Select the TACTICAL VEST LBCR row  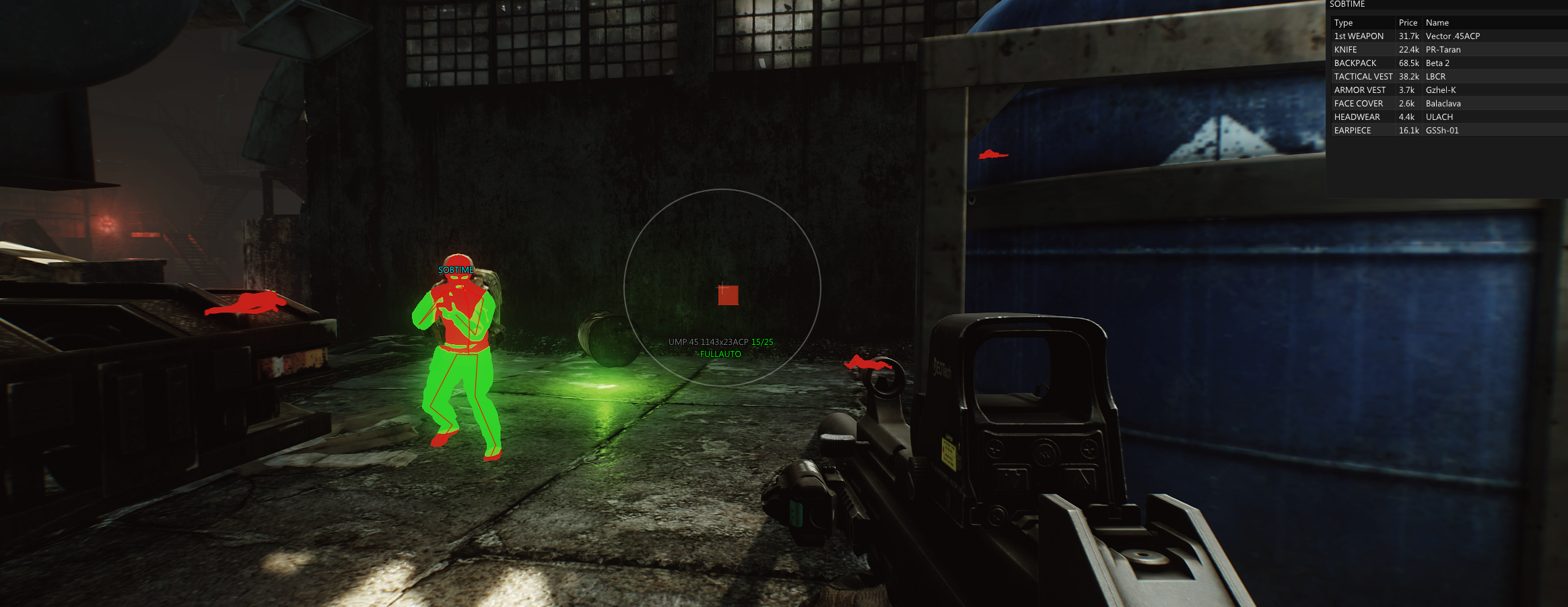[1447, 77]
